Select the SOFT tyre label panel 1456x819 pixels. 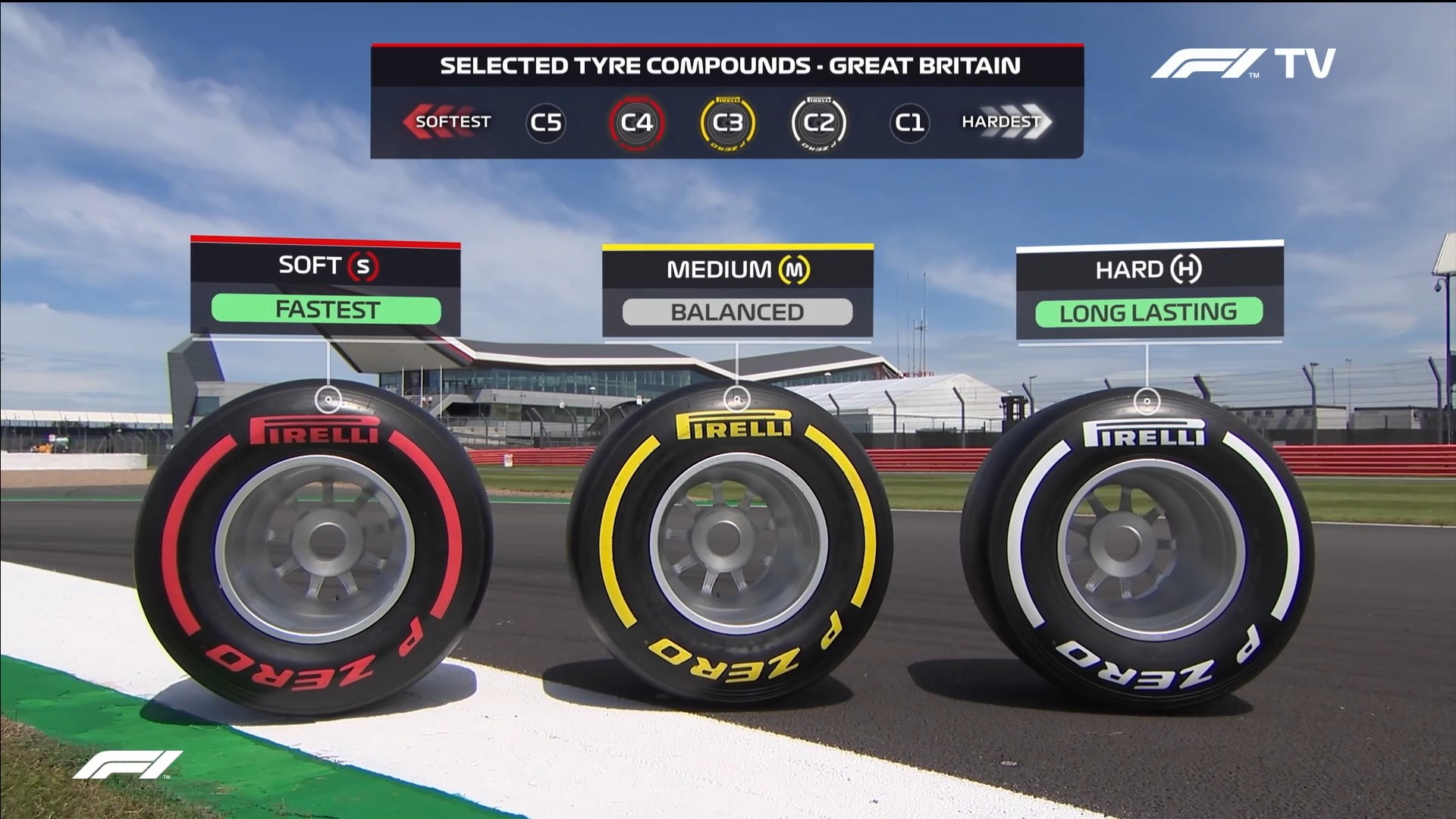point(325,288)
